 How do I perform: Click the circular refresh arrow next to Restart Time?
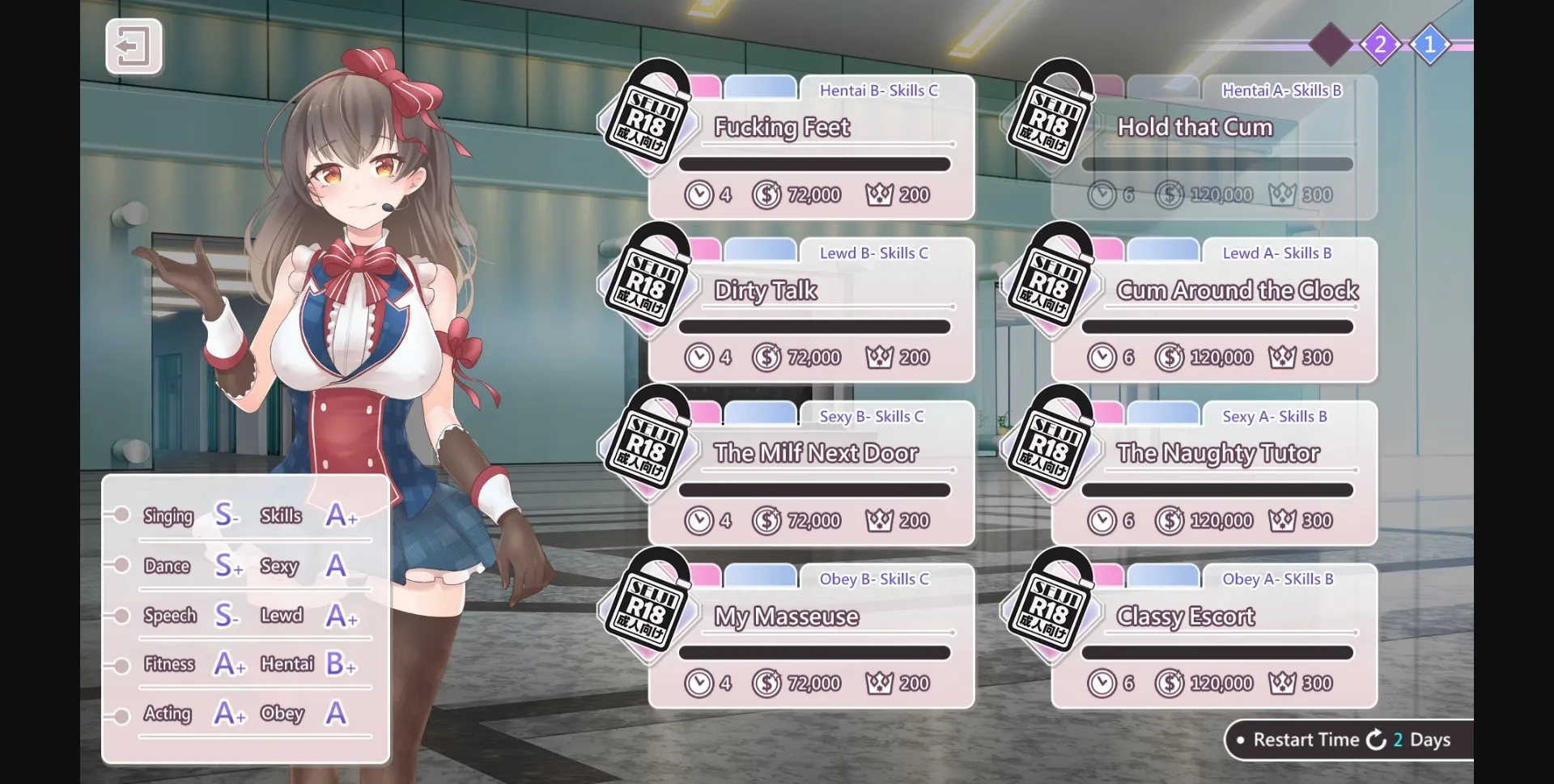coord(1376,739)
